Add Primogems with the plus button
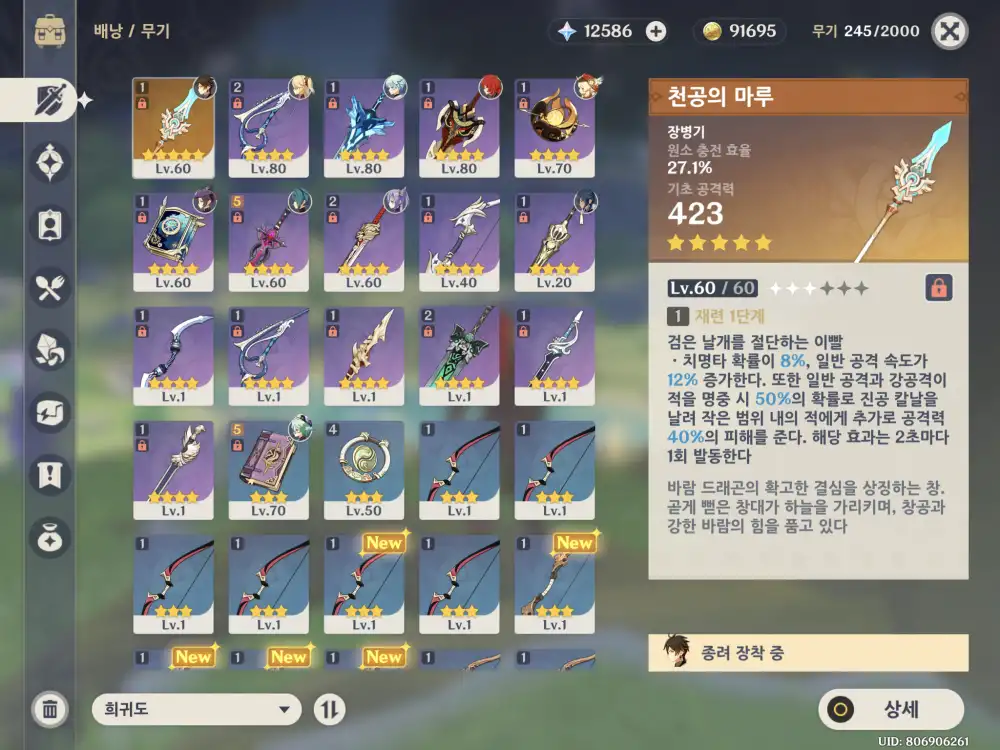 pyautogui.click(x=656, y=31)
